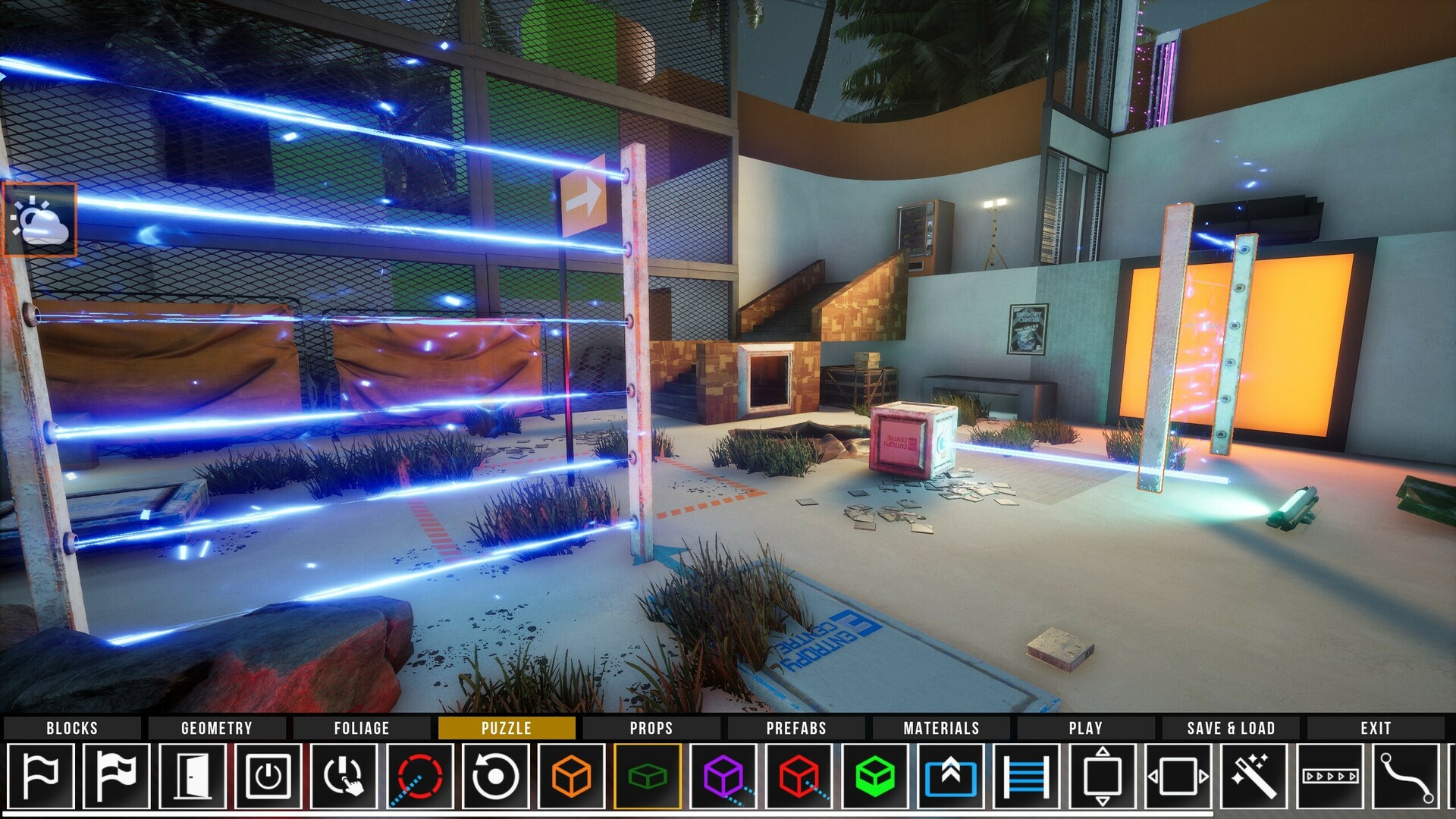Open the SAVE & LOAD menu
The width and height of the screenshot is (1456, 819).
point(1228,728)
